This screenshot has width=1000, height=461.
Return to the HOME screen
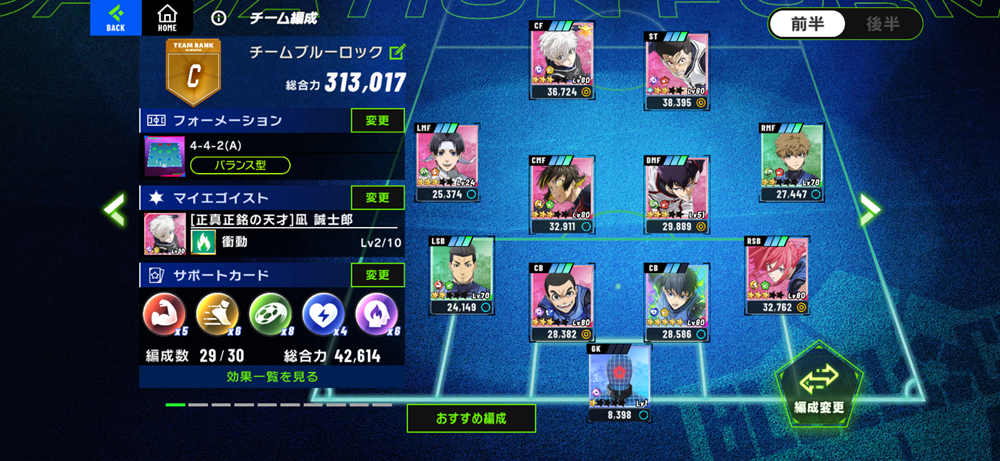167,17
